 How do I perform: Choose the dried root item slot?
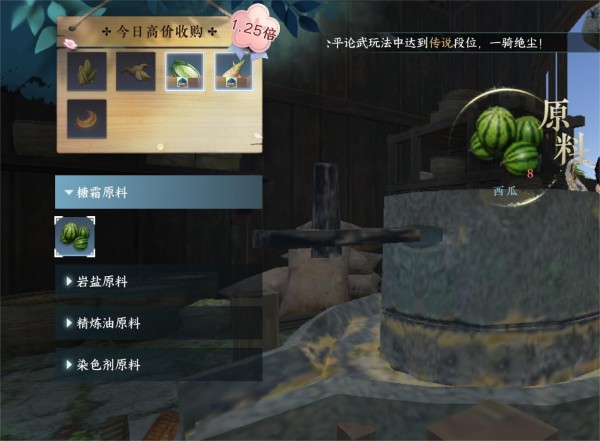point(136,72)
